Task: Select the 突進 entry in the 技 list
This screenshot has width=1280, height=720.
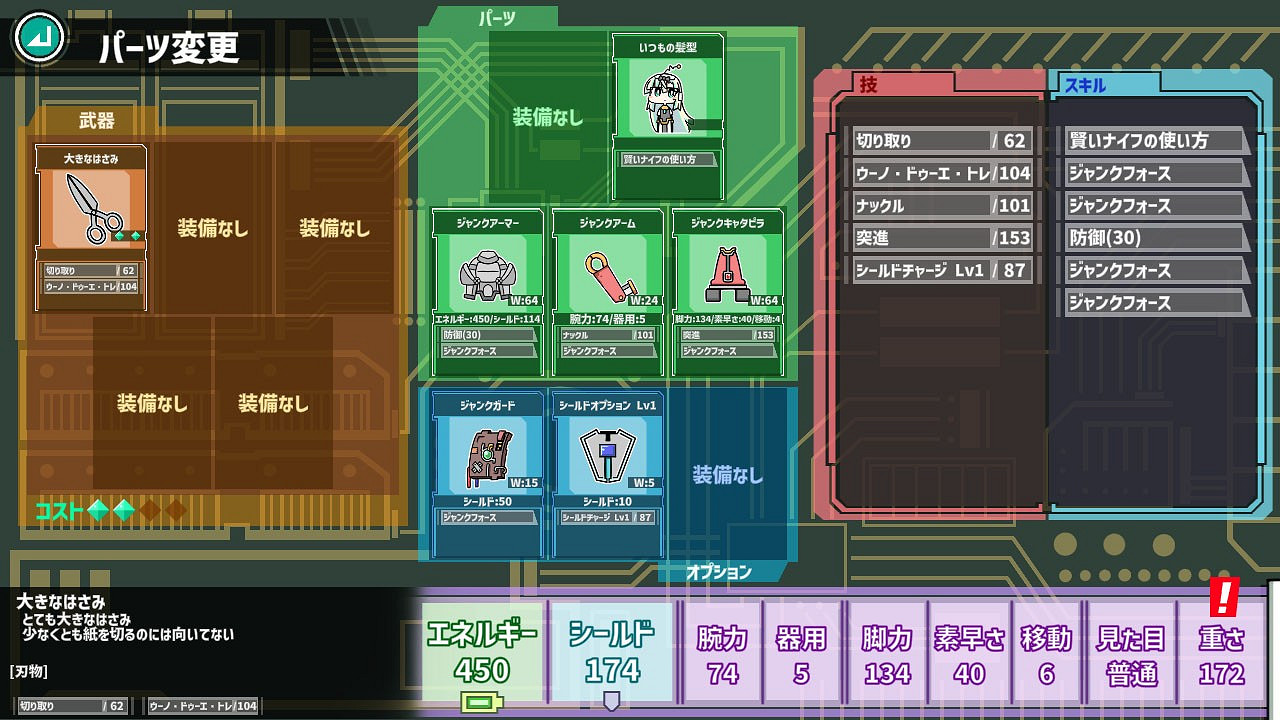Action: pos(940,238)
